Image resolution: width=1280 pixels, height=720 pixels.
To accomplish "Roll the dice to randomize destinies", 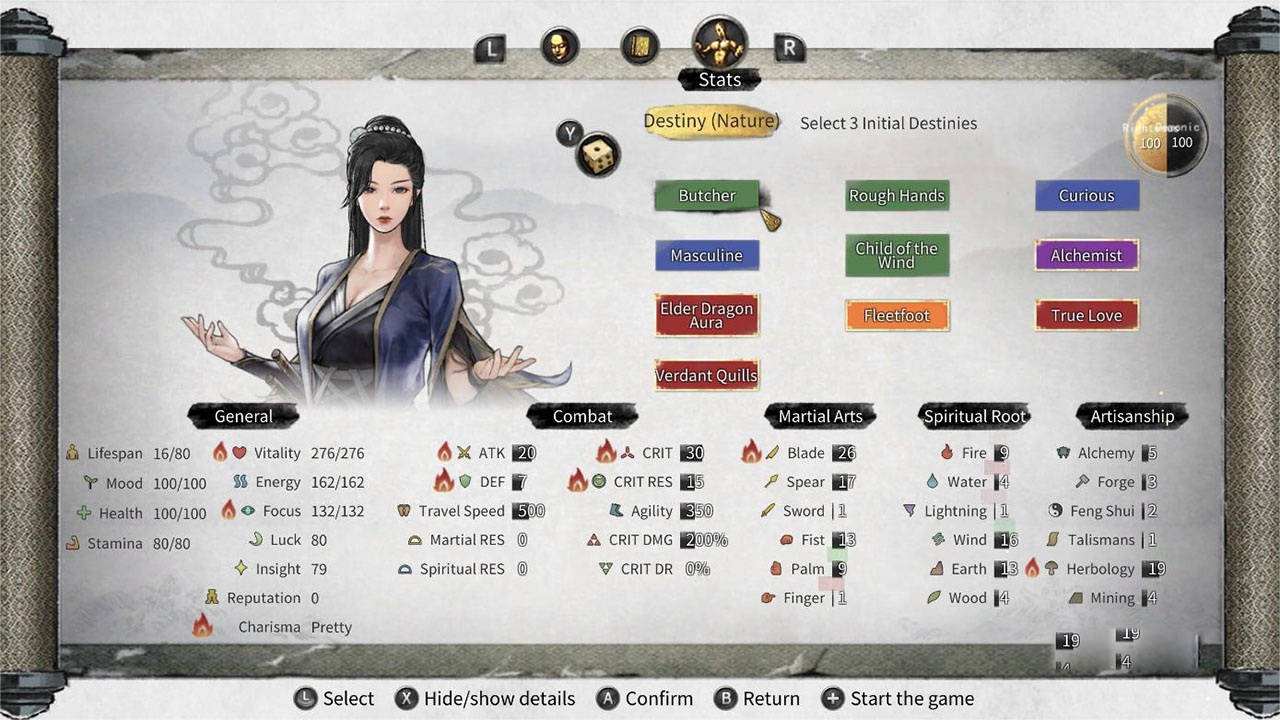I will tap(598, 156).
